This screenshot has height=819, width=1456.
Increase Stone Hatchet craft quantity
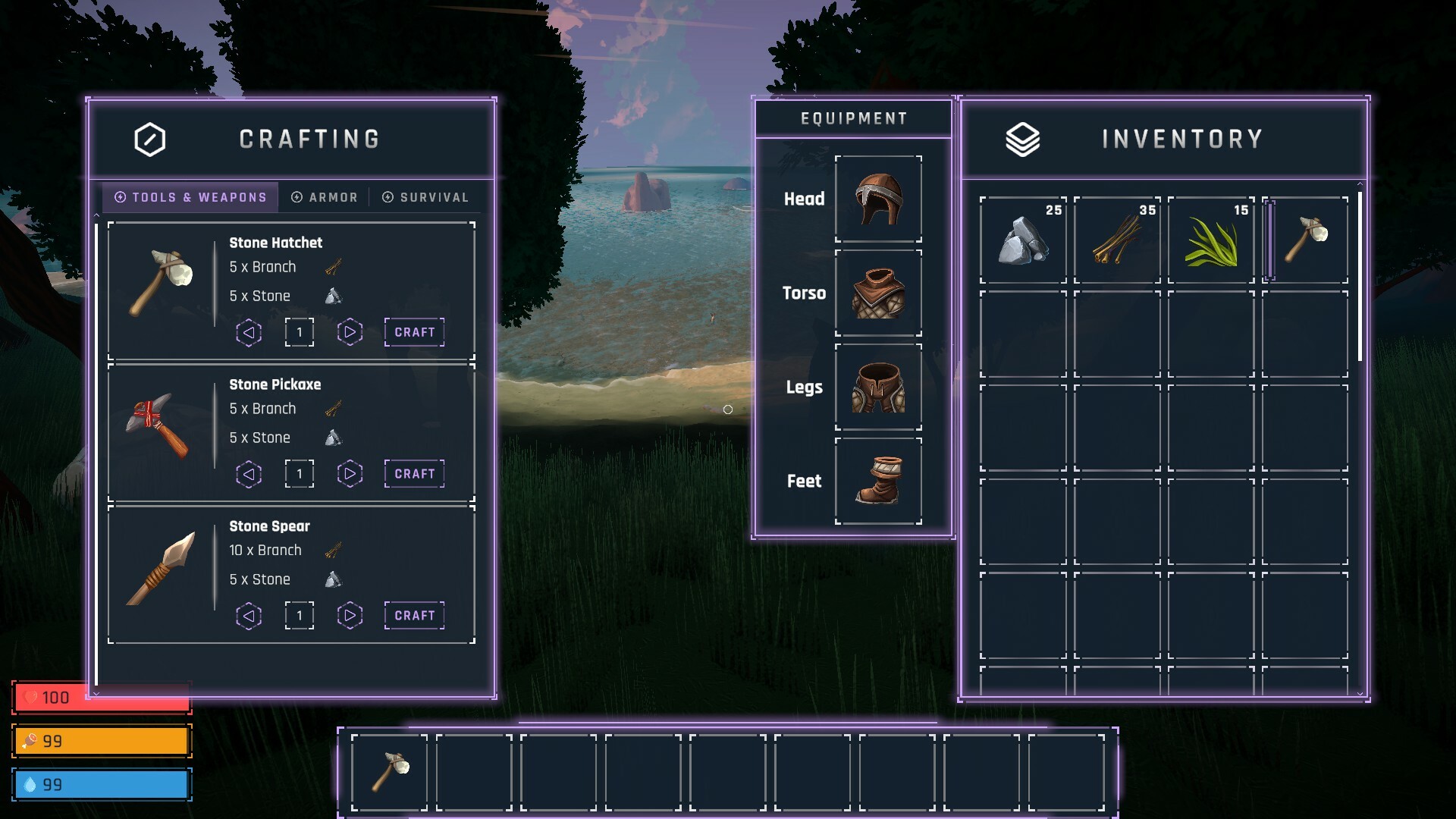[350, 332]
